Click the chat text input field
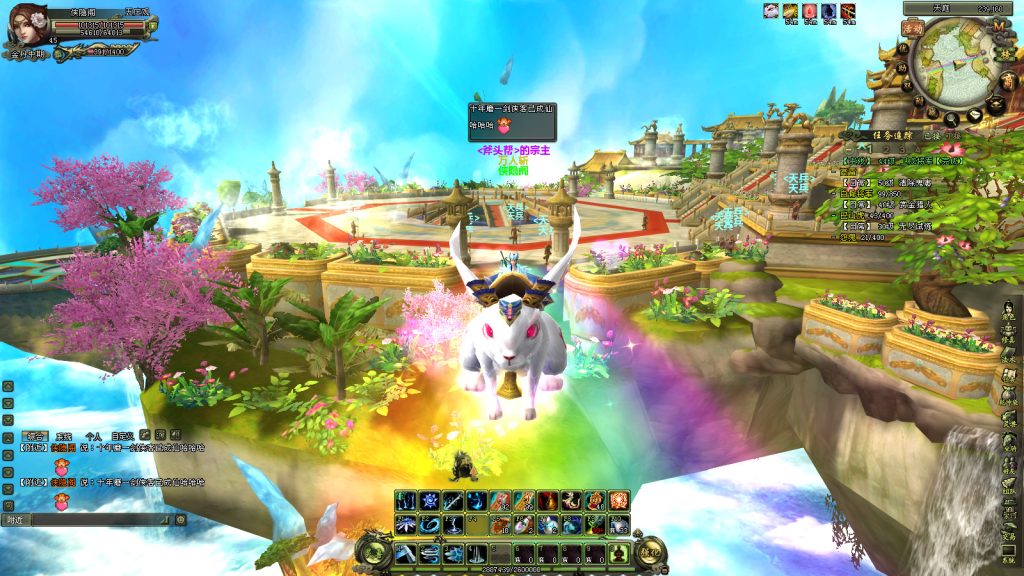 pyautogui.click(x=100, y=520)
